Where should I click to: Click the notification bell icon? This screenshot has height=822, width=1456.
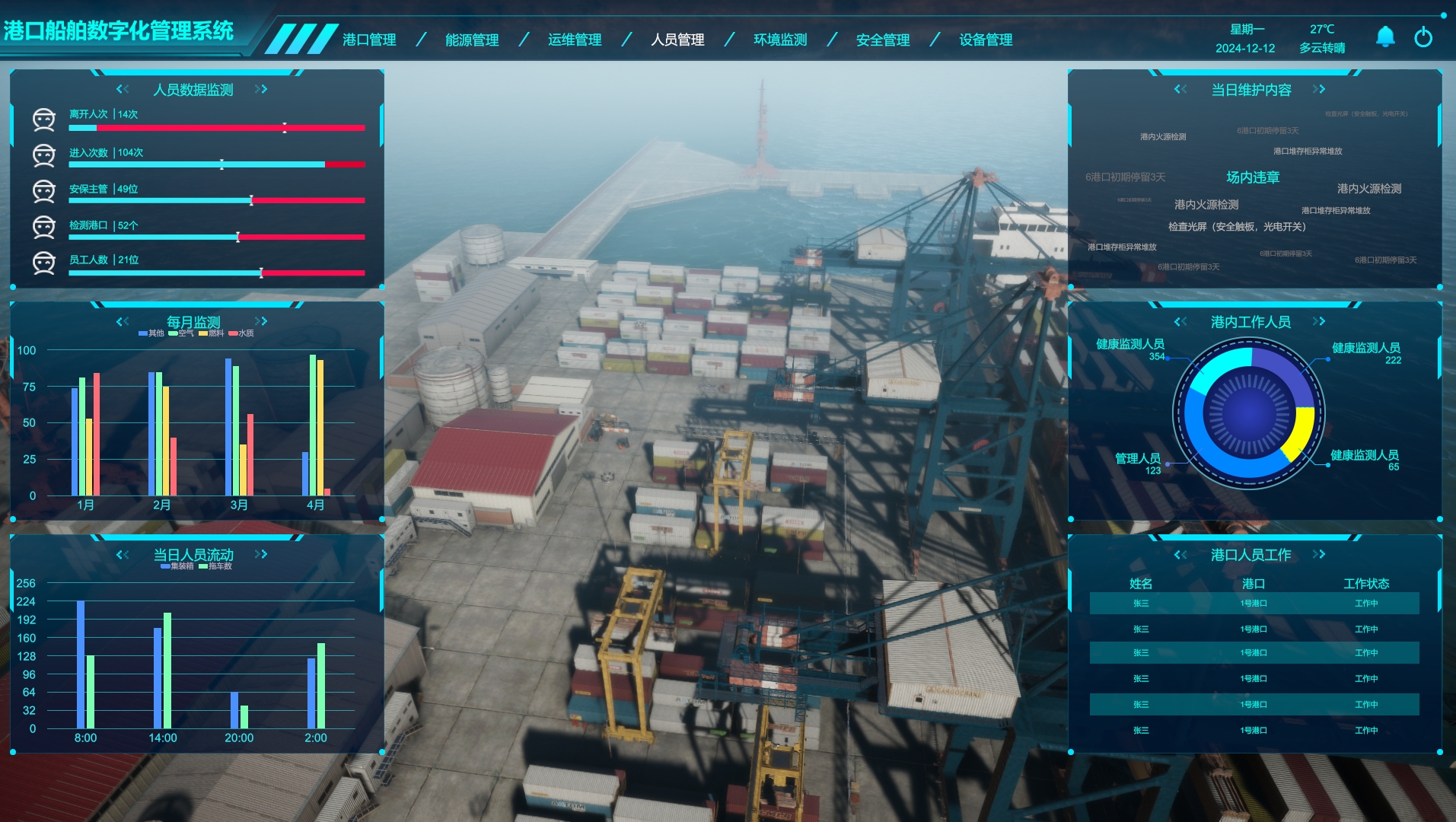1385,37
